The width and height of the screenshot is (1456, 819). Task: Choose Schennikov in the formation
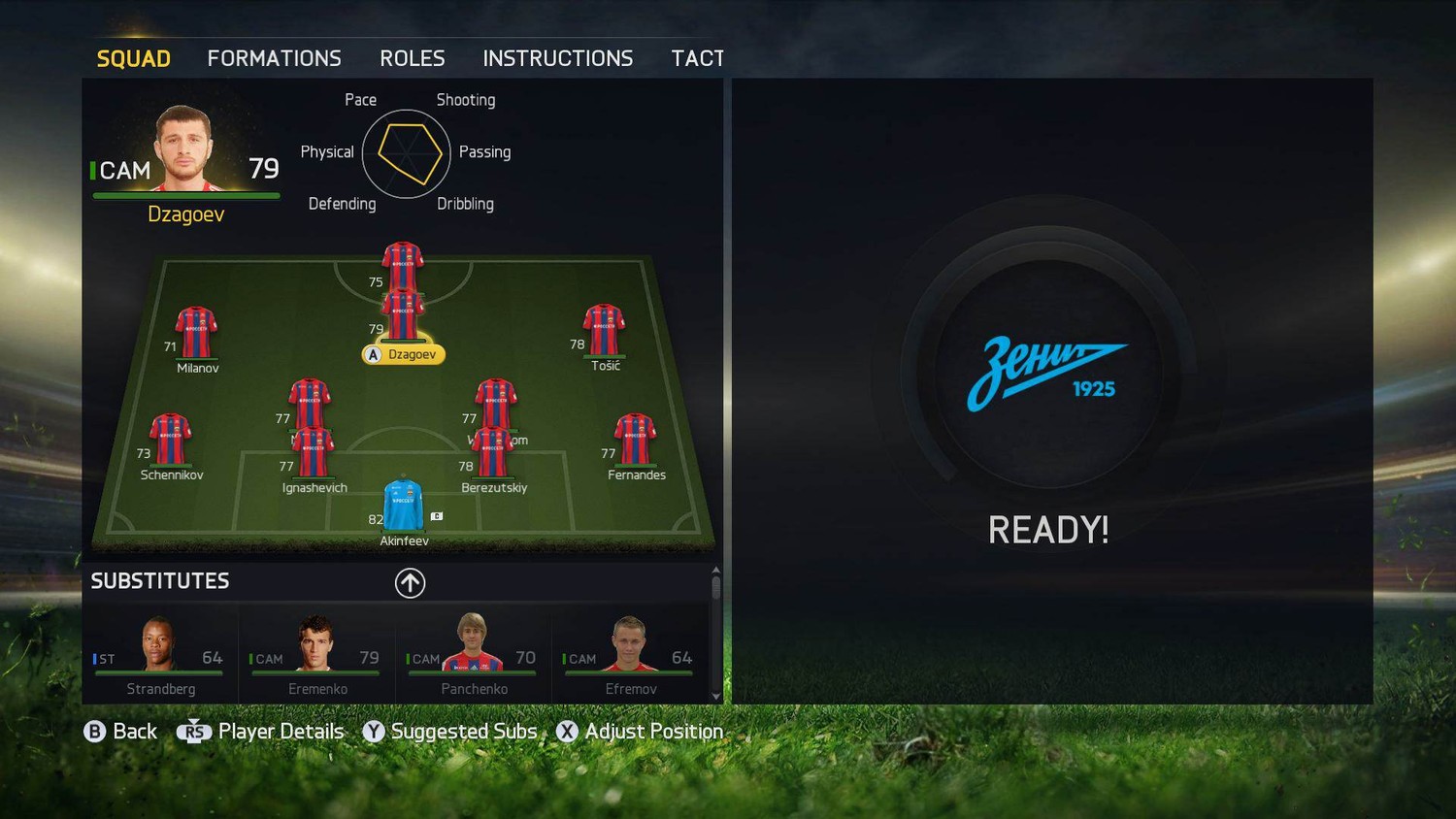click(171, 442)
